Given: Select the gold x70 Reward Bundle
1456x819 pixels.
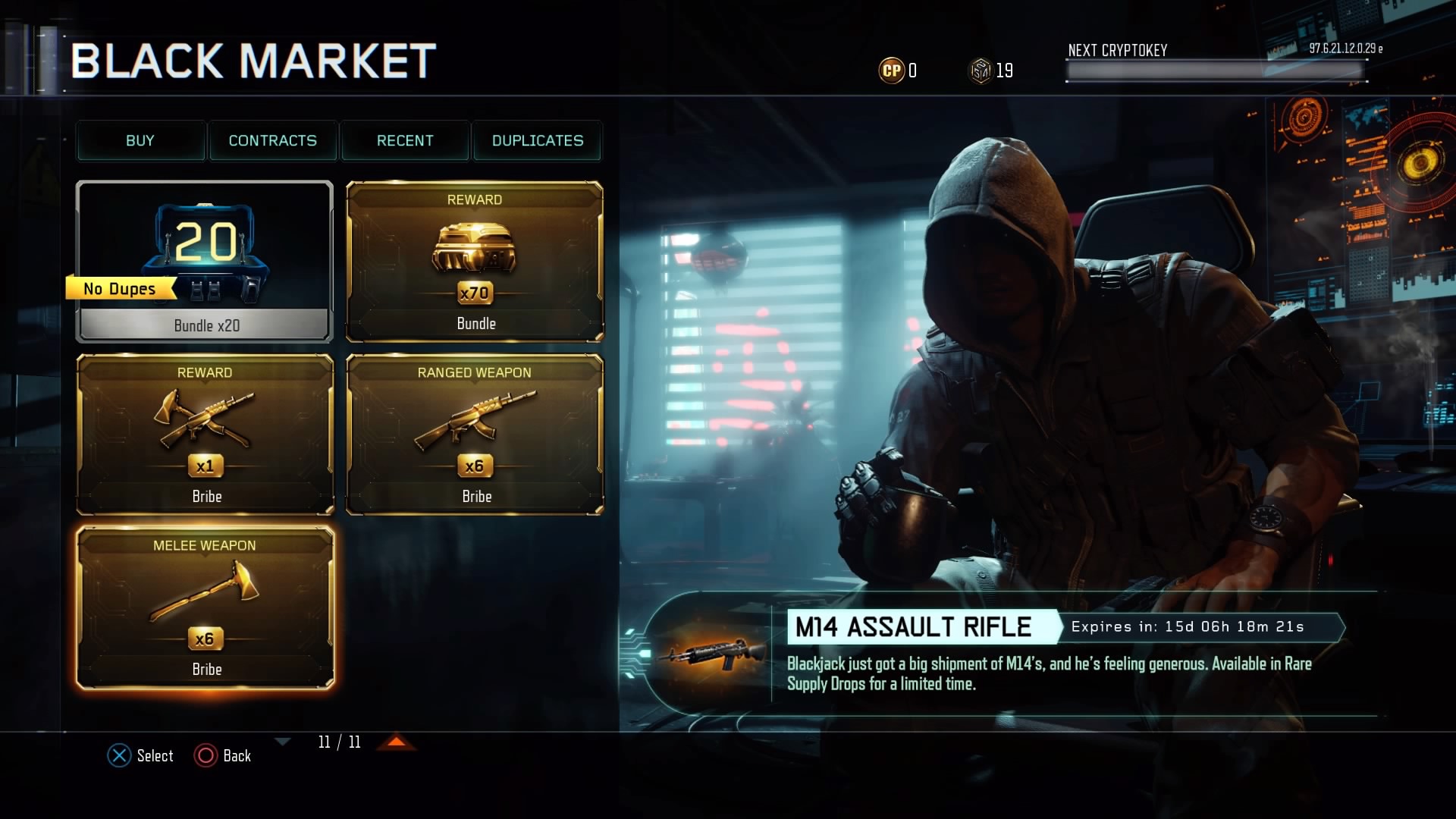Looking at the screenshot, I should pyautogui.click(x=475, y=262).
